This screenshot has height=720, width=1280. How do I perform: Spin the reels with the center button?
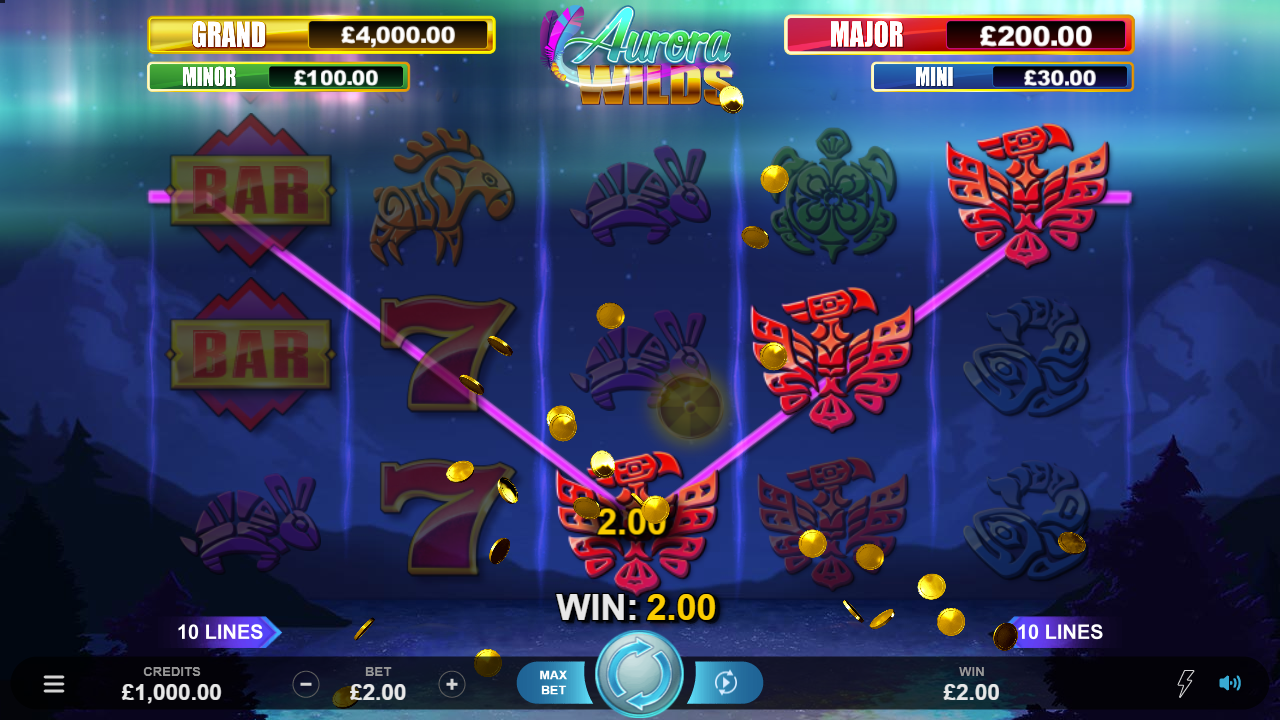(639, 675)
